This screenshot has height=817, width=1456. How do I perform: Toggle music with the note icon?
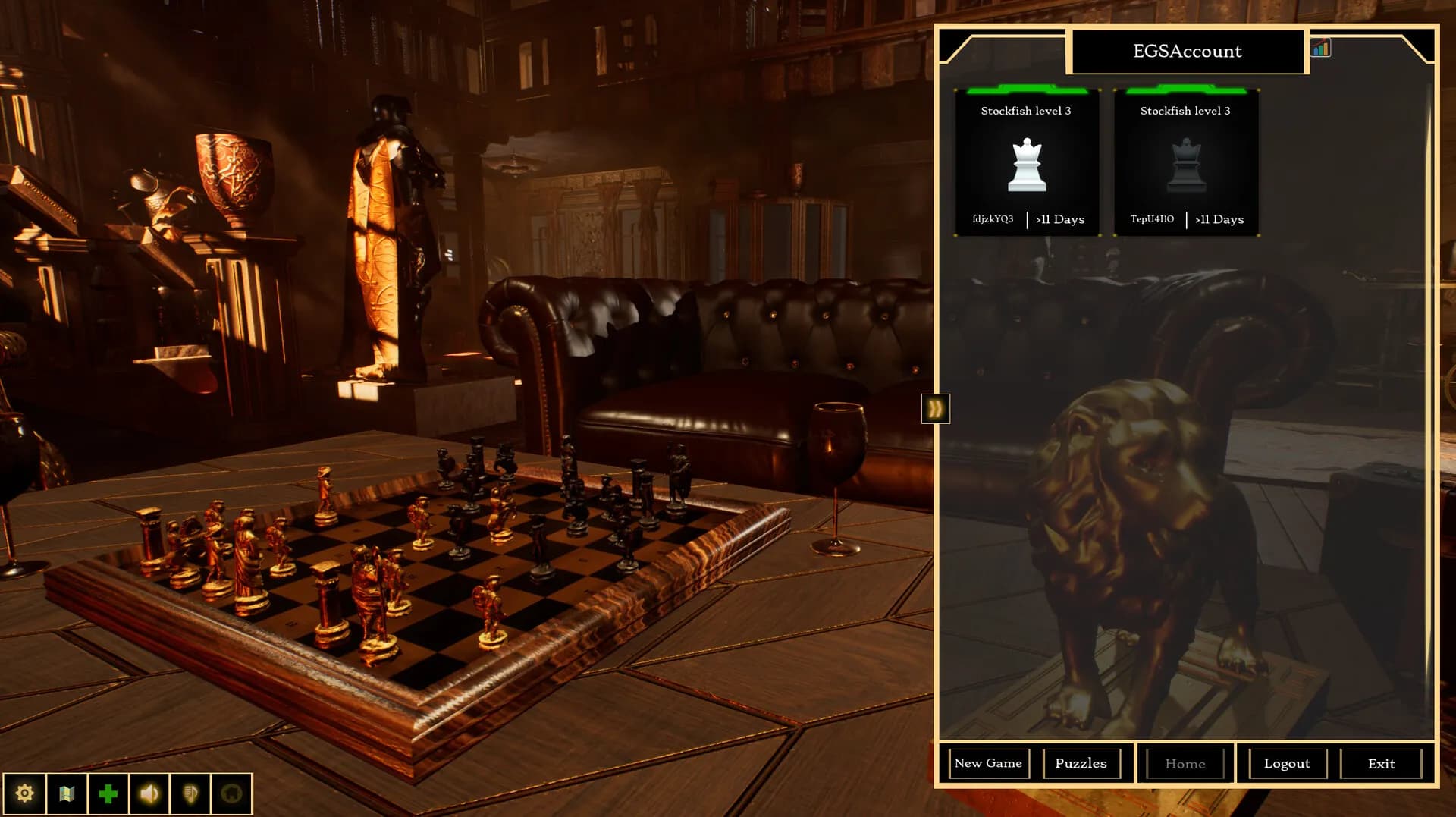190,793
